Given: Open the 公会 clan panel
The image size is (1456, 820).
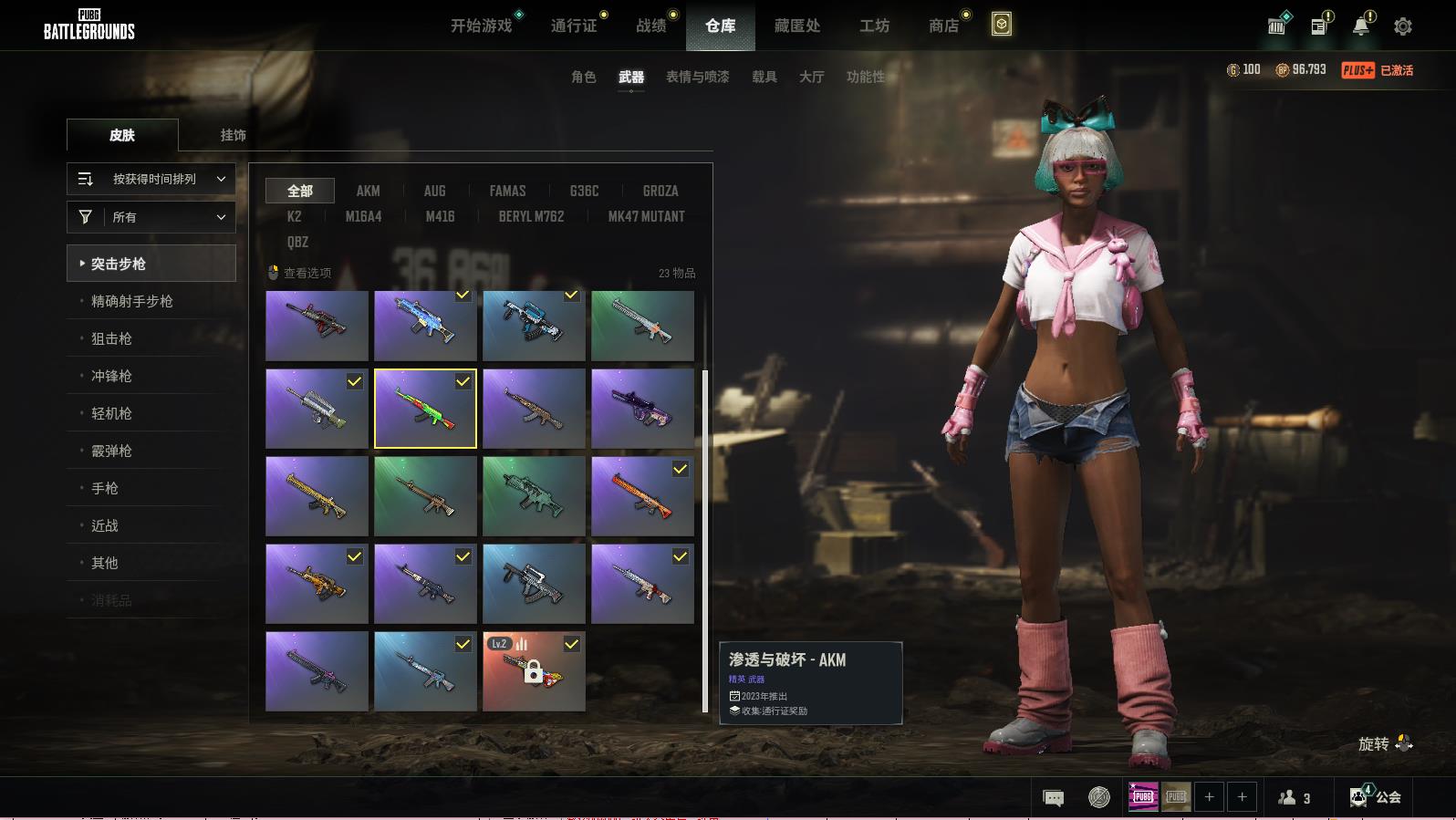Looking at the screenshot, I should (x=1376, y=797).
